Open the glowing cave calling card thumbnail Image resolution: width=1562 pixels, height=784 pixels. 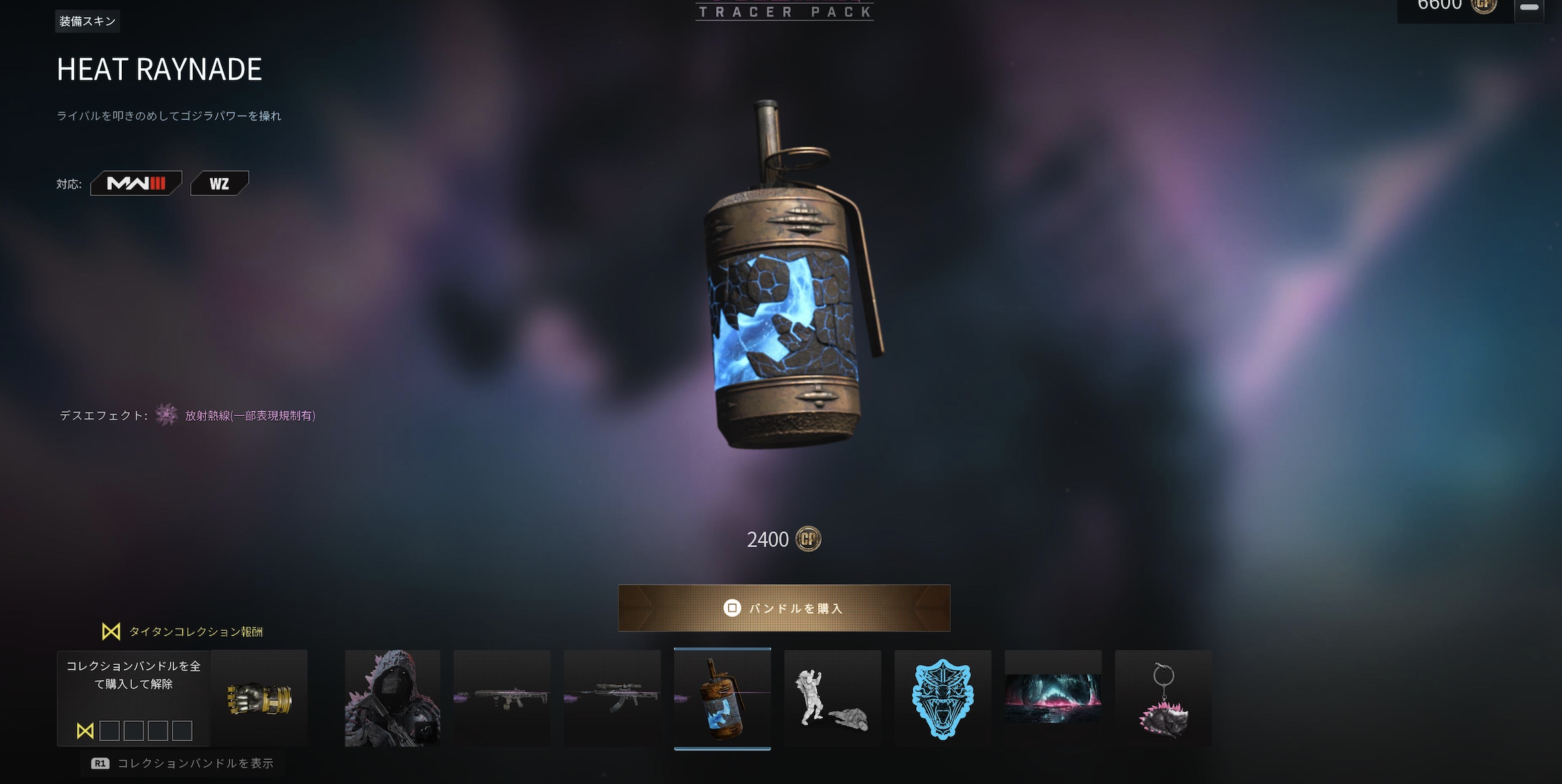tap(1053, 698)
